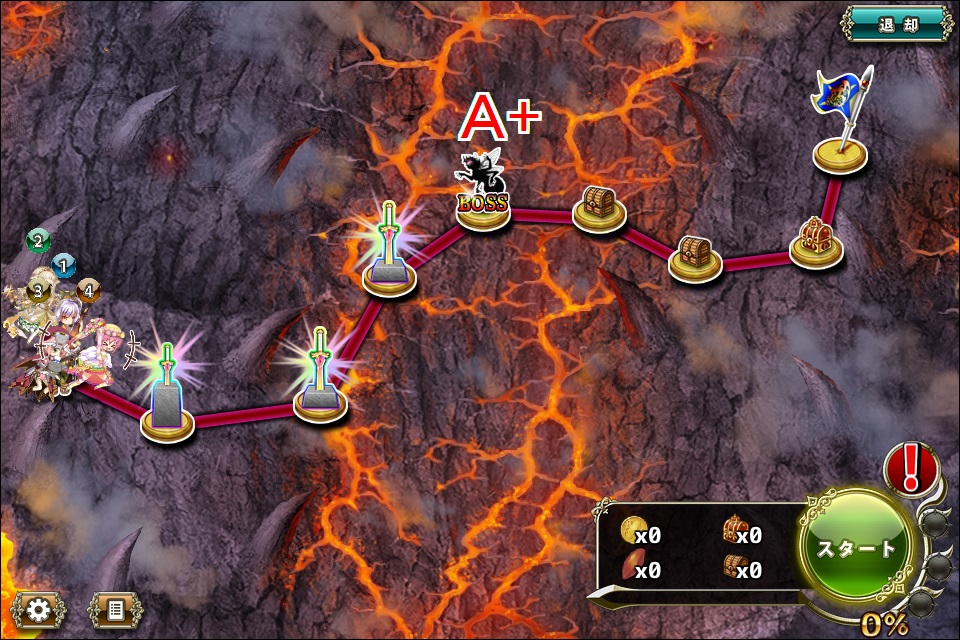Click the red exclamation alert icon

[x=911, y=468]
